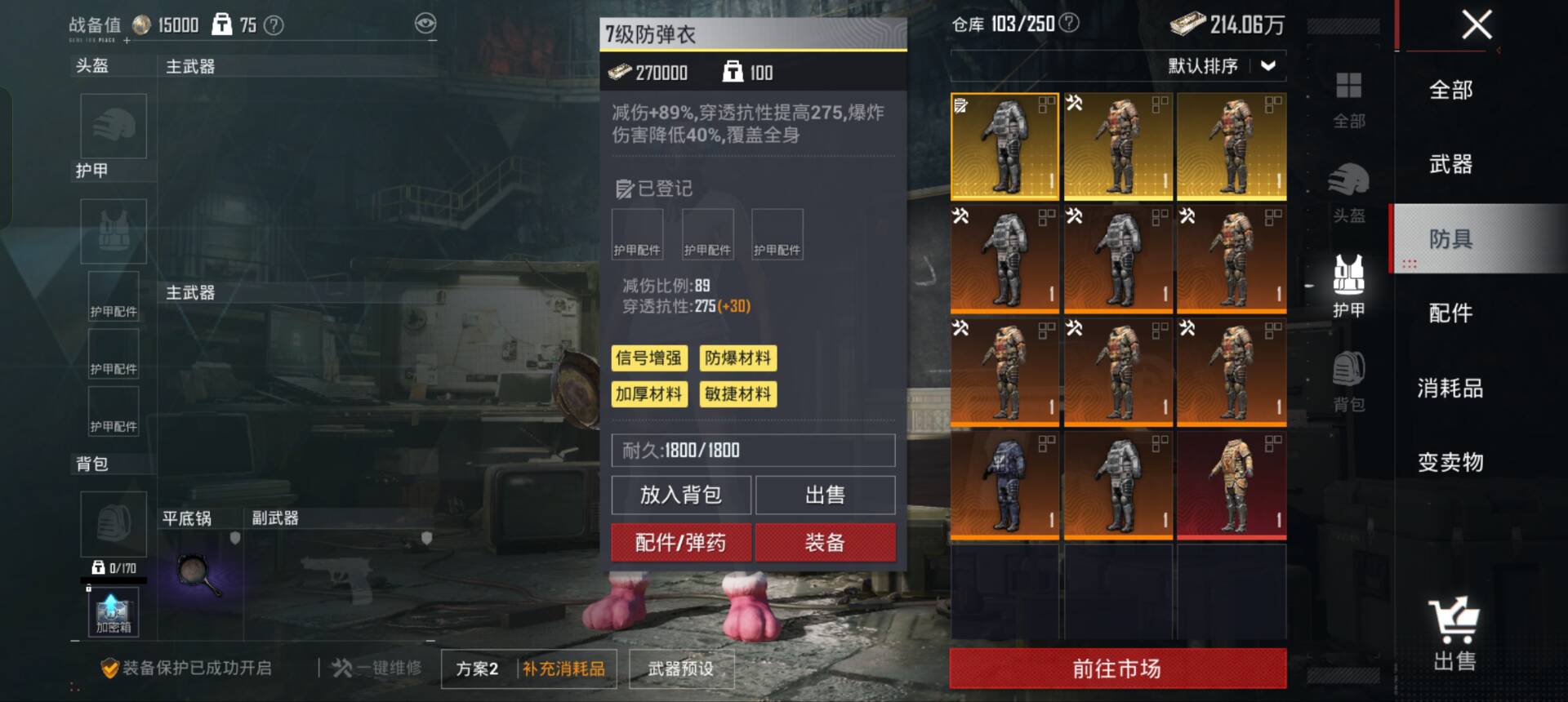This screenshot has width=1568, height=702.
Task: Equip armor with the red 装备 button
Action: coord(825,543)
